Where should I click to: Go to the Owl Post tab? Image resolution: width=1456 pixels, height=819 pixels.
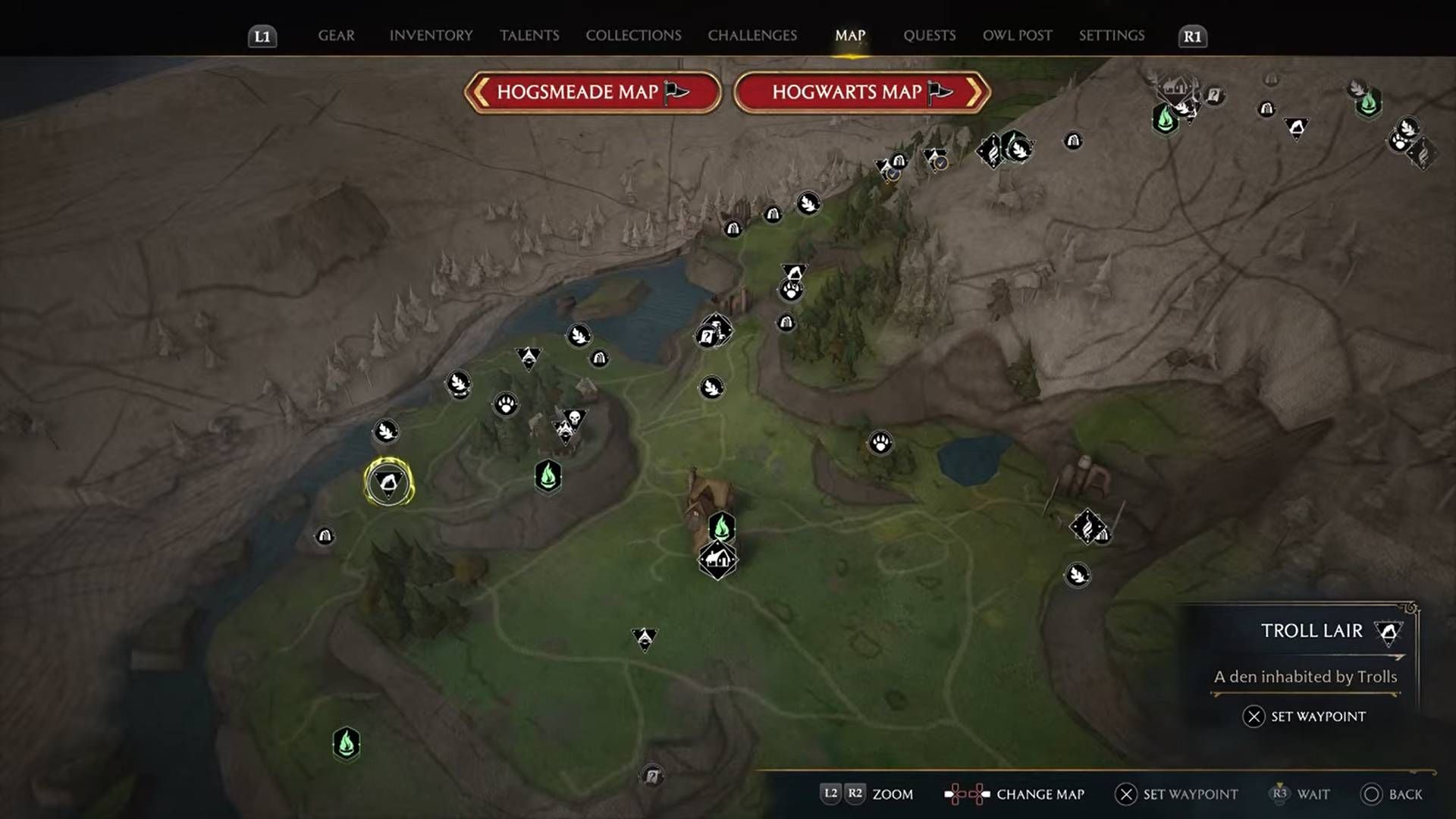(1017, 35)
